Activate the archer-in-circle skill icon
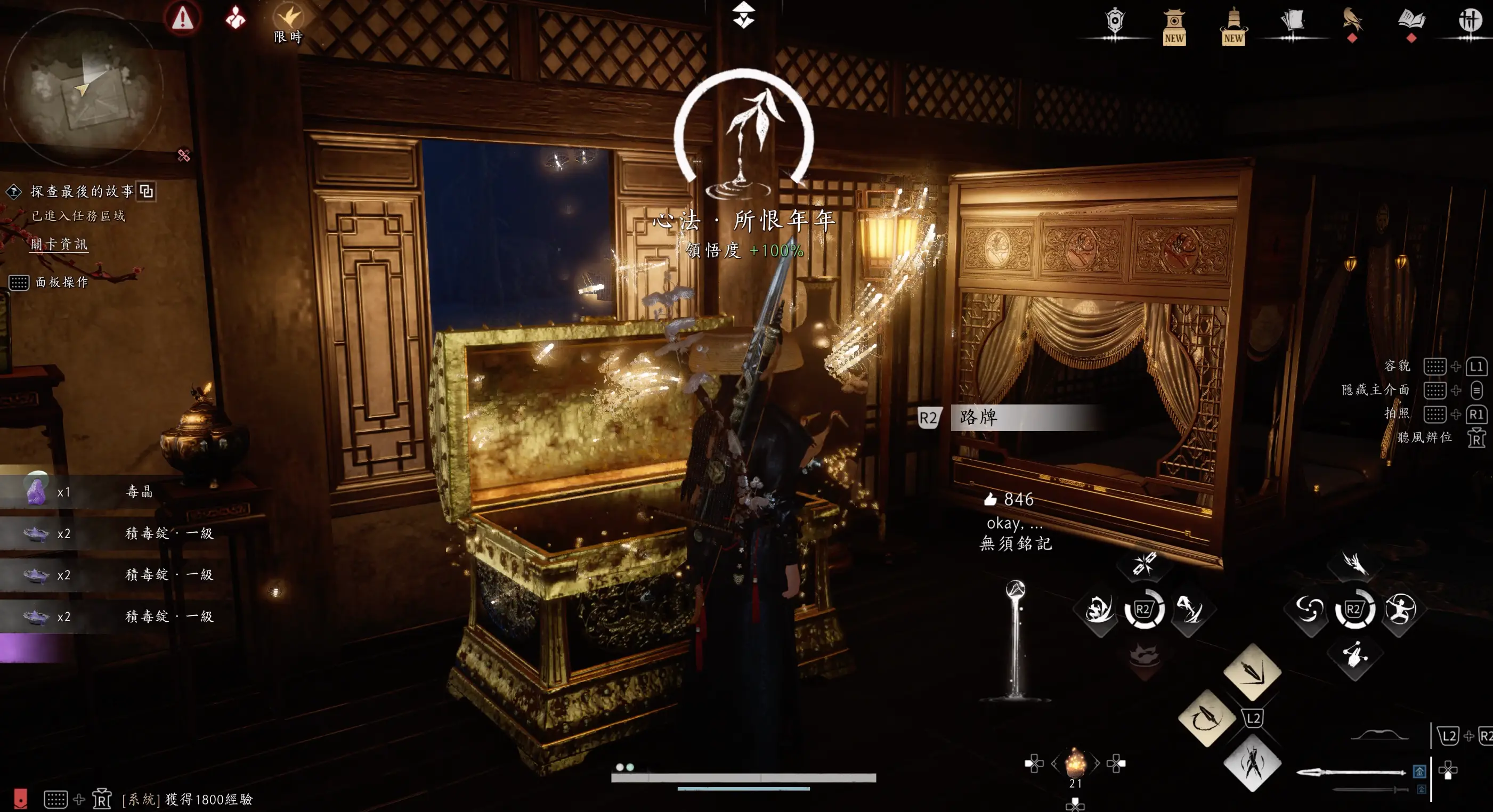1493x812 pixels. [x=1400, y=609]
